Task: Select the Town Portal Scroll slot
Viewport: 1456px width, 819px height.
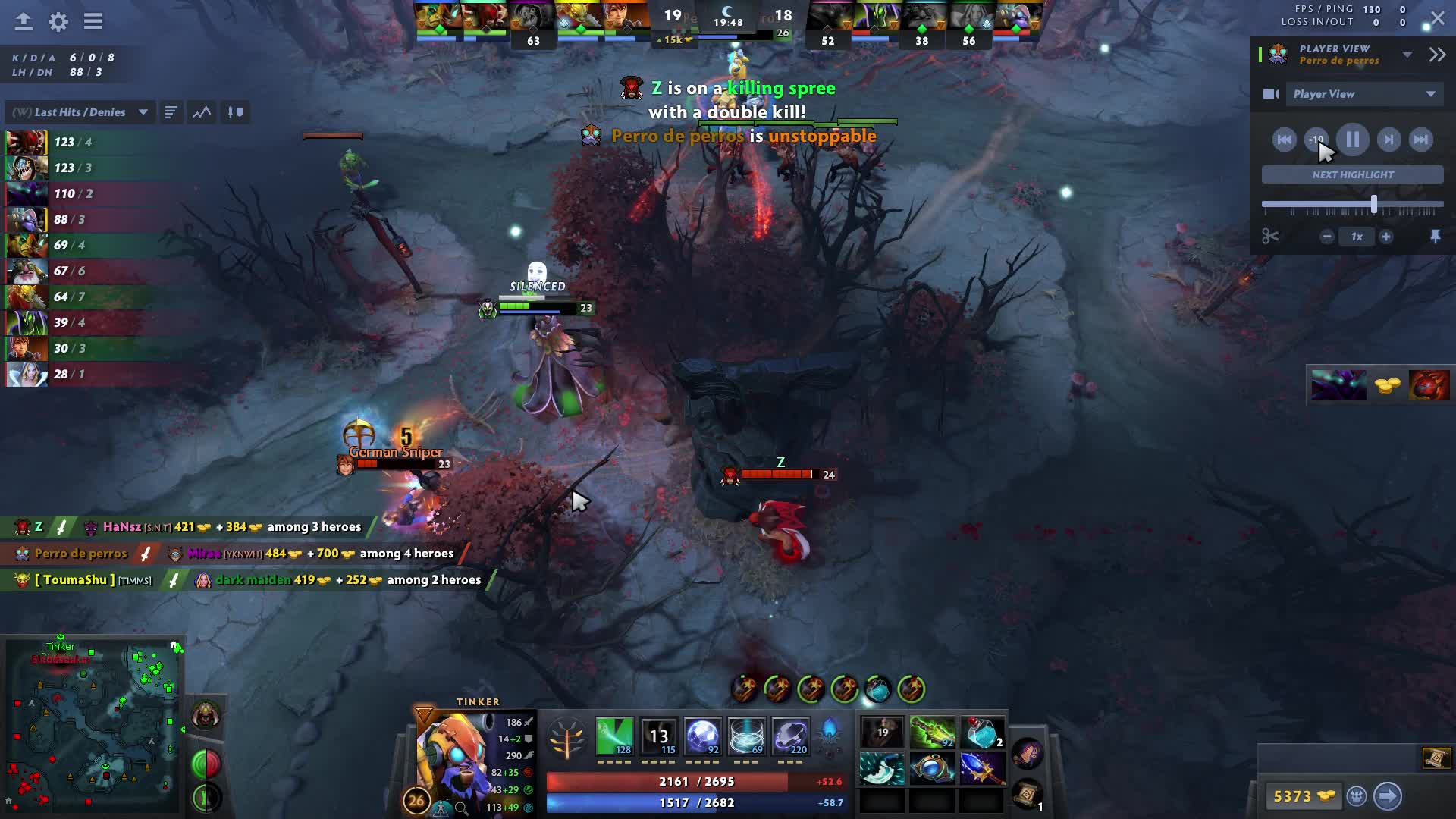Action: 1027,794
